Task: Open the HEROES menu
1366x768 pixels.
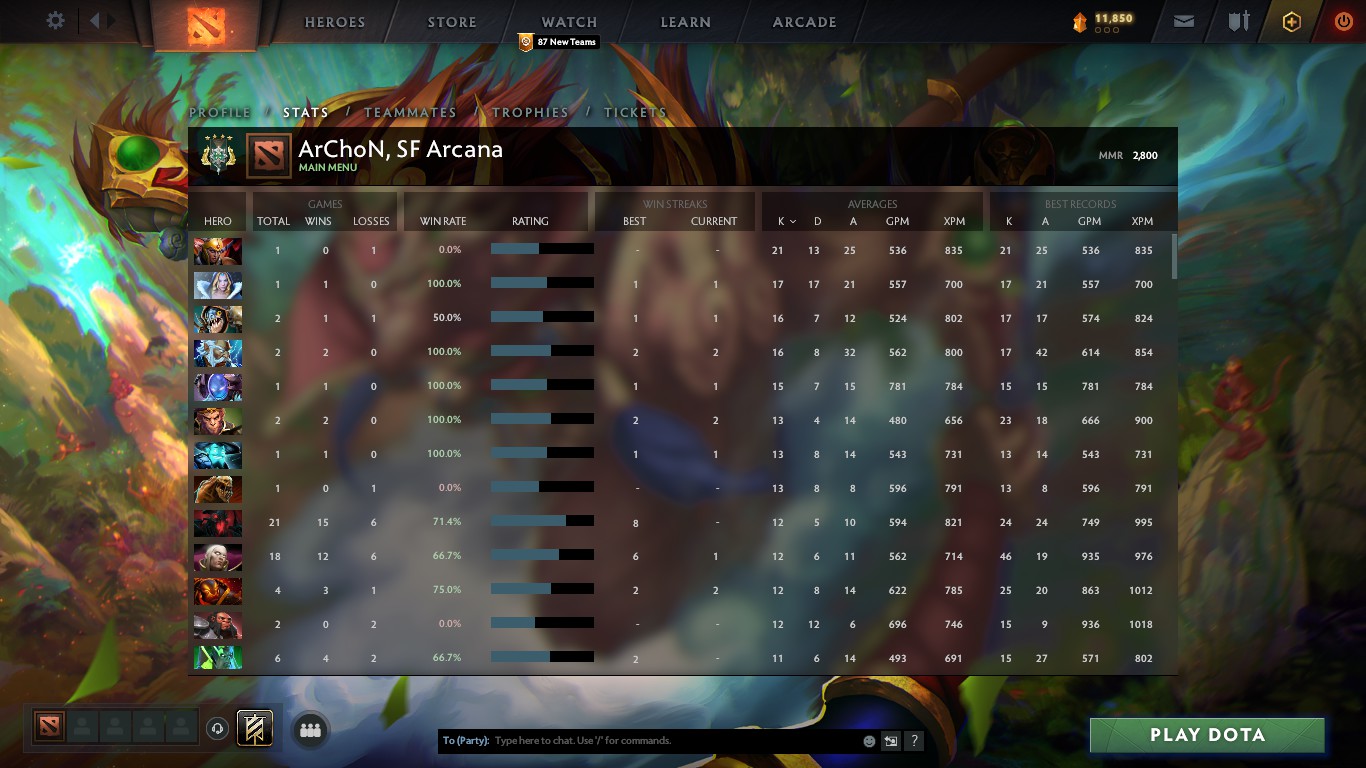Action: click(334, 21)
